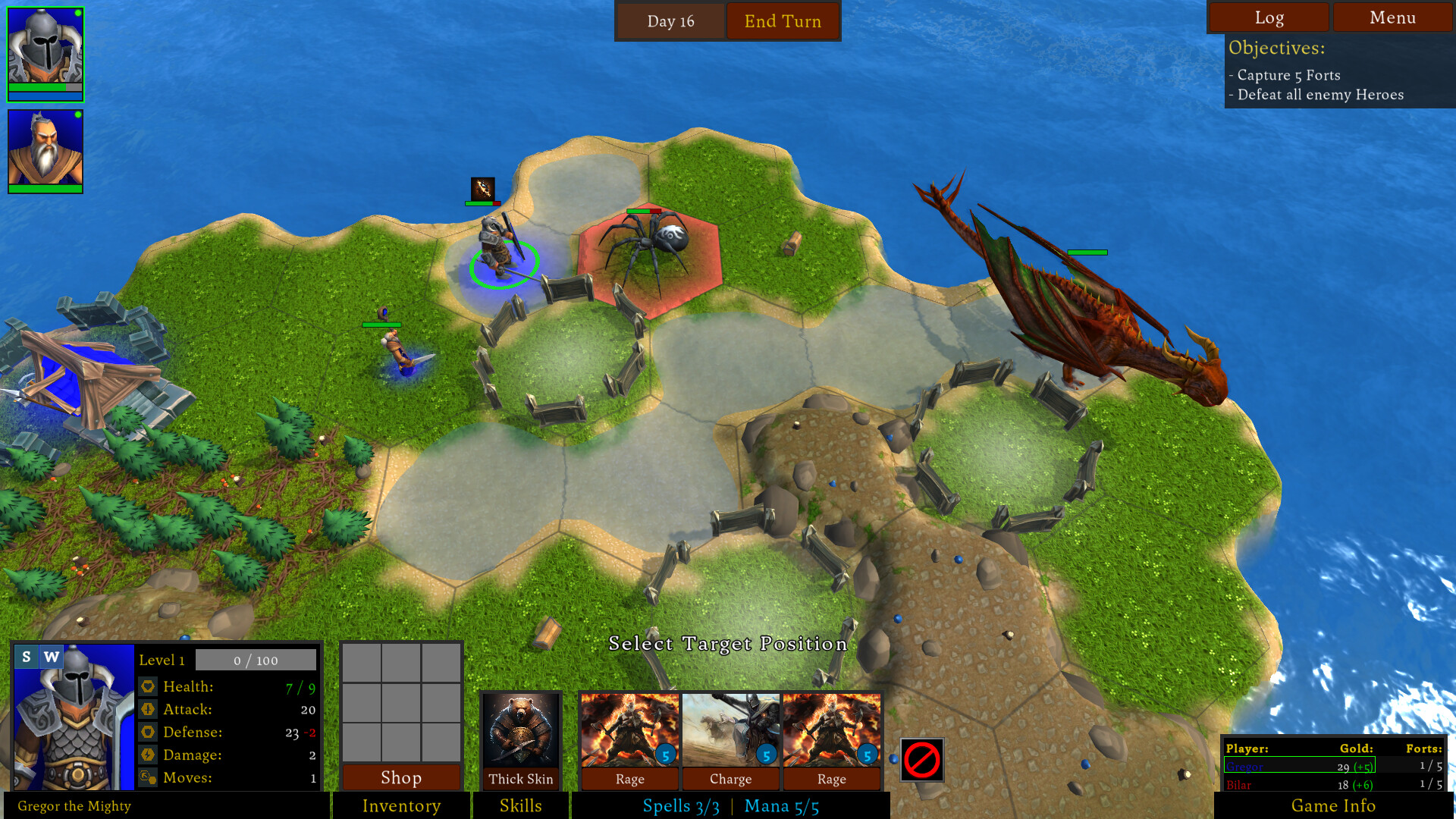Click the Health stat icon
This screenshot has height=819, width=1456.
pyautogui.click(x=149, y=686)
